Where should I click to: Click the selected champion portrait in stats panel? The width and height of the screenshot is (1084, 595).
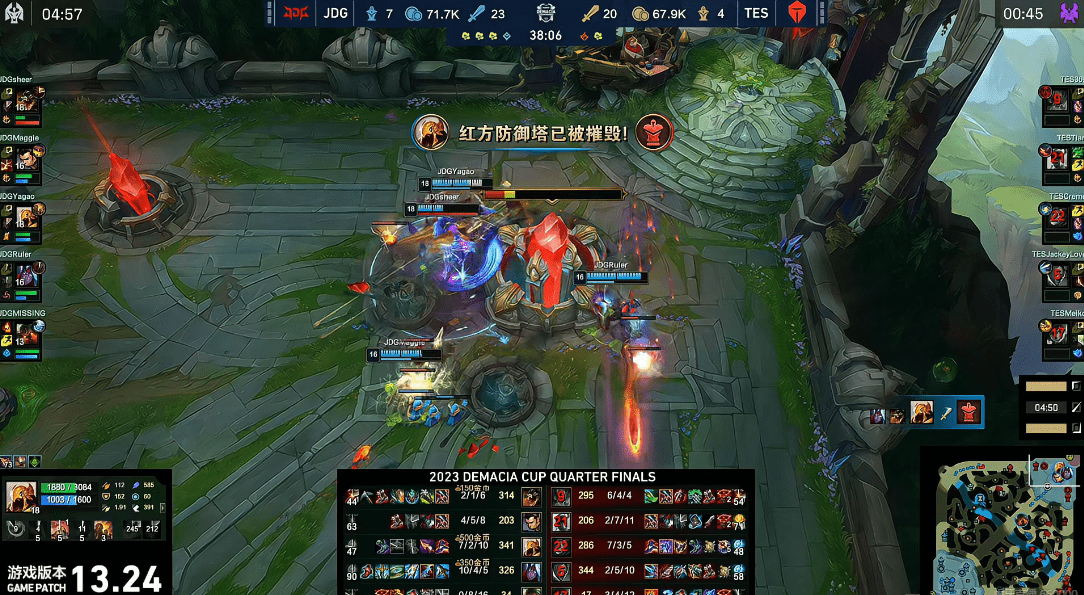22,497
